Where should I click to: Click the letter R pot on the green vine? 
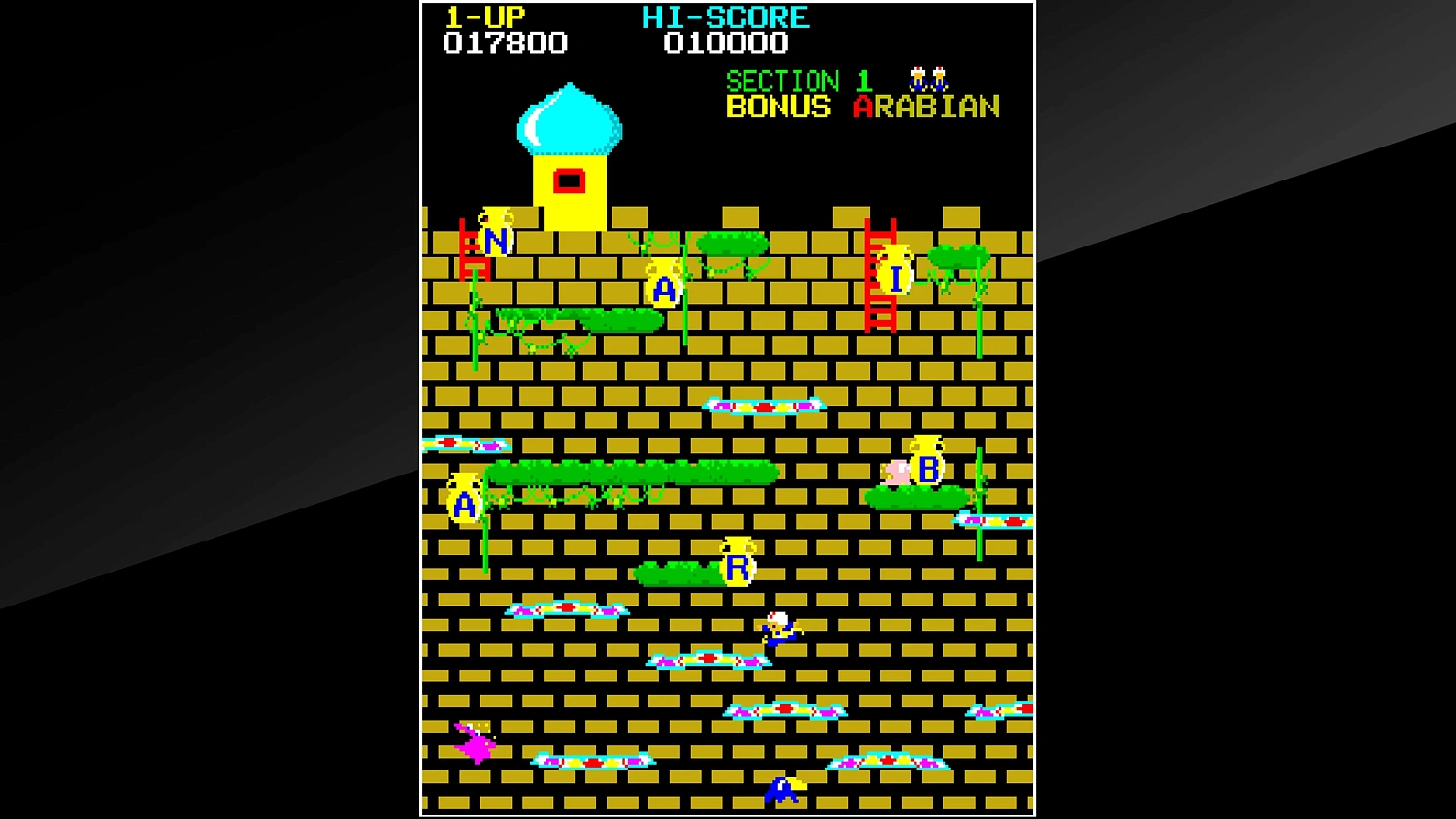coord(736,563)
